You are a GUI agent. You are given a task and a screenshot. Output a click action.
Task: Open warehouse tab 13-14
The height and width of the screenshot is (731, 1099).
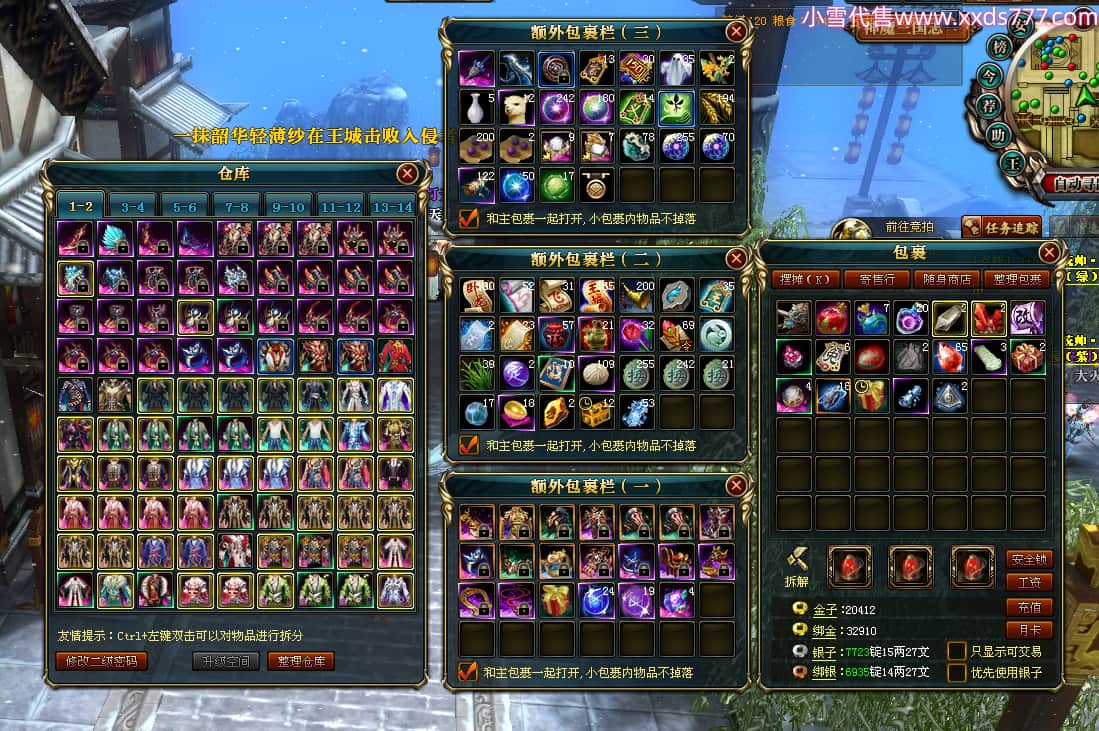(392, 207)
